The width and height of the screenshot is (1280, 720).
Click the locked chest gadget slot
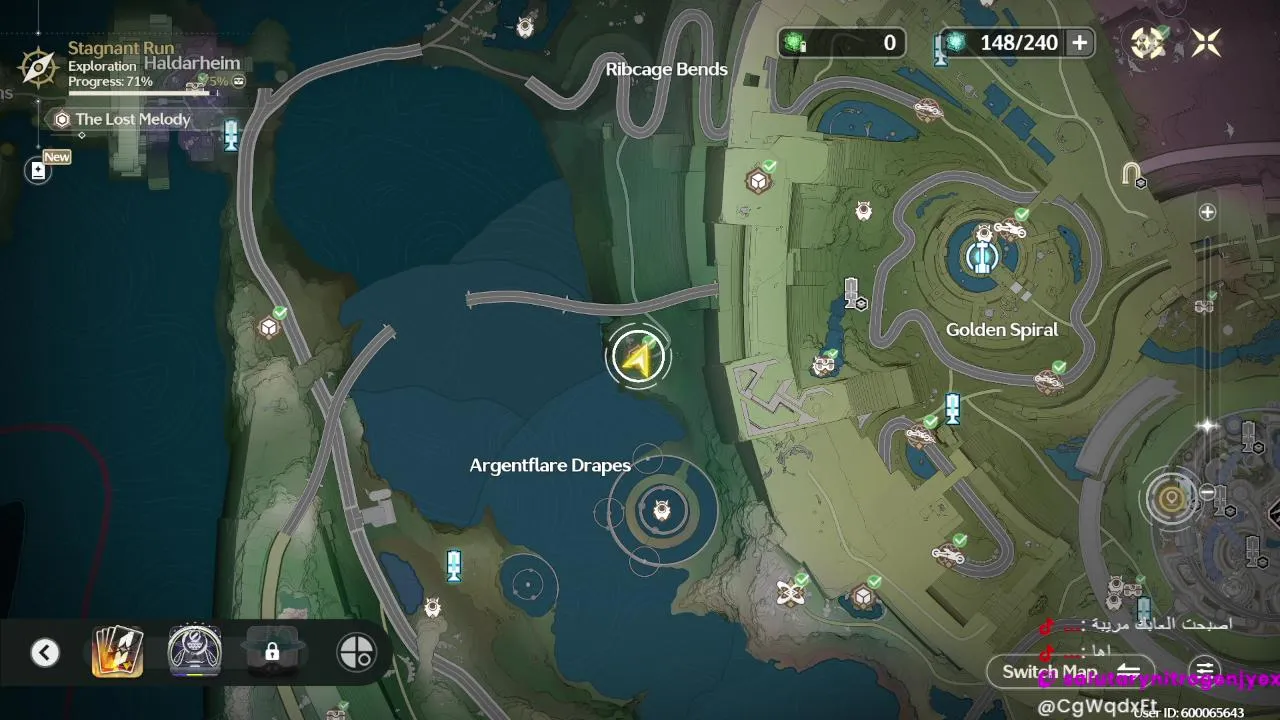coord(271,652)
